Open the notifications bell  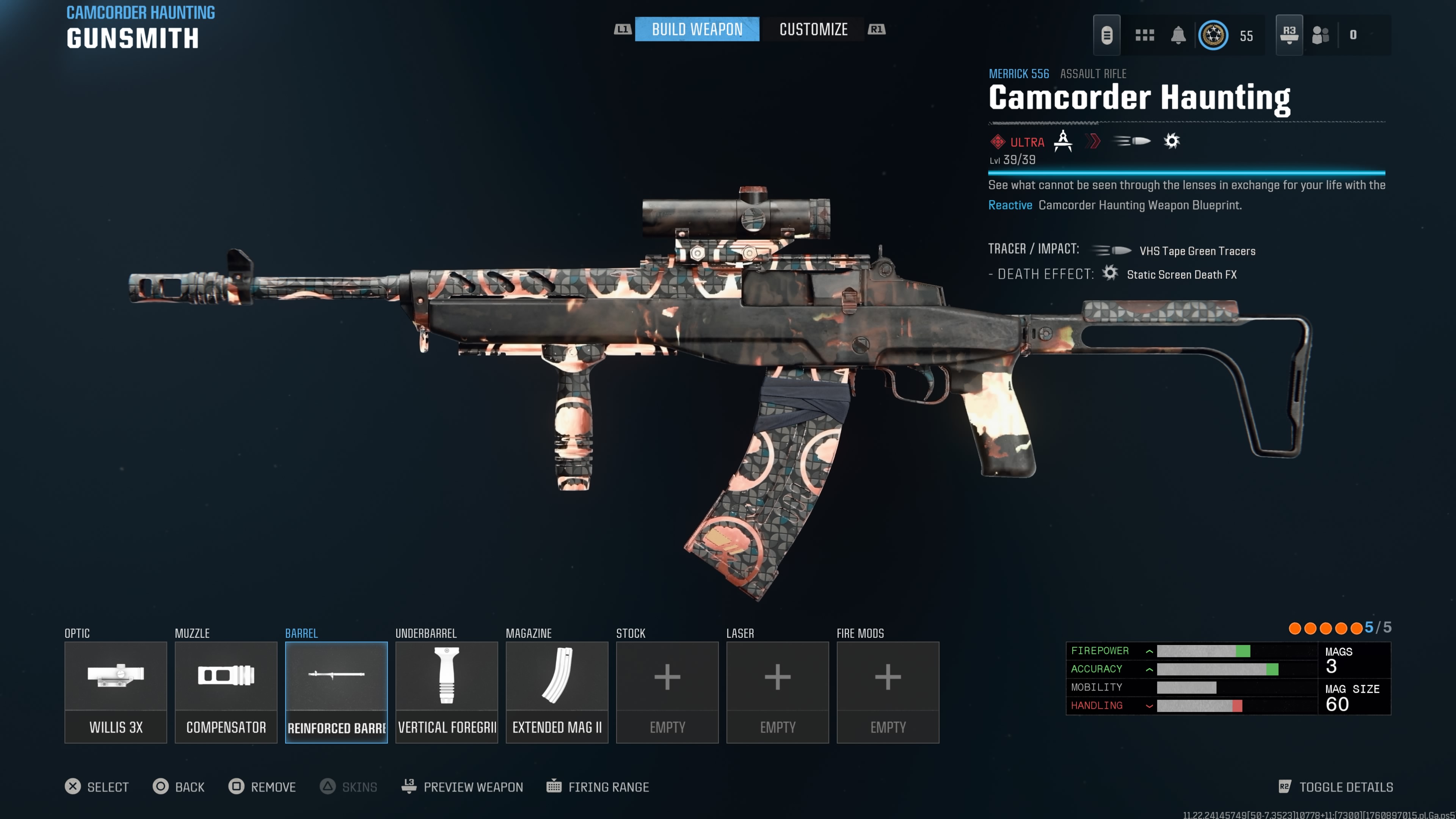pyautogui.click(x=1178, y=35)
